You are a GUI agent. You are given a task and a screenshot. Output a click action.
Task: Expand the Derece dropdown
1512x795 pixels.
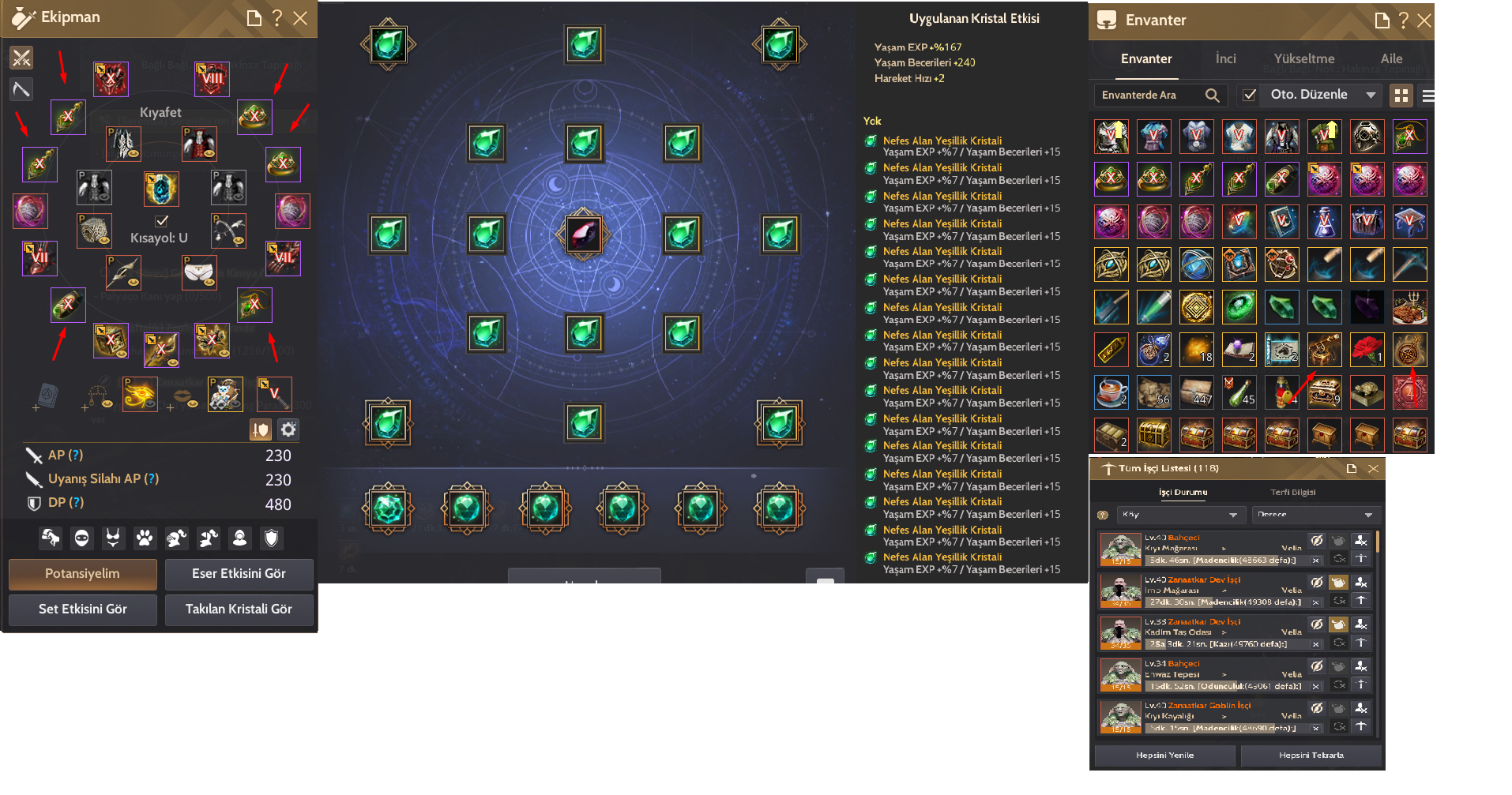1316,515
